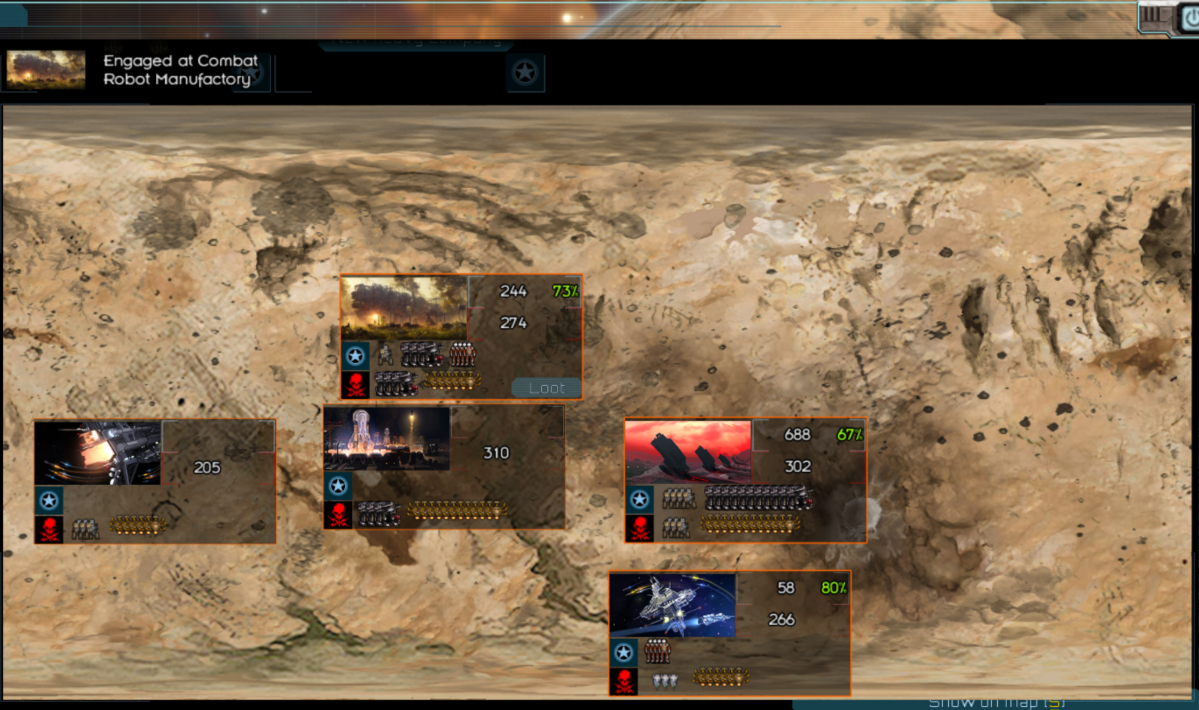The image size is (1199, 710).
Task: Select the blue star icon on the red sky panel
Action: (639, 499)
